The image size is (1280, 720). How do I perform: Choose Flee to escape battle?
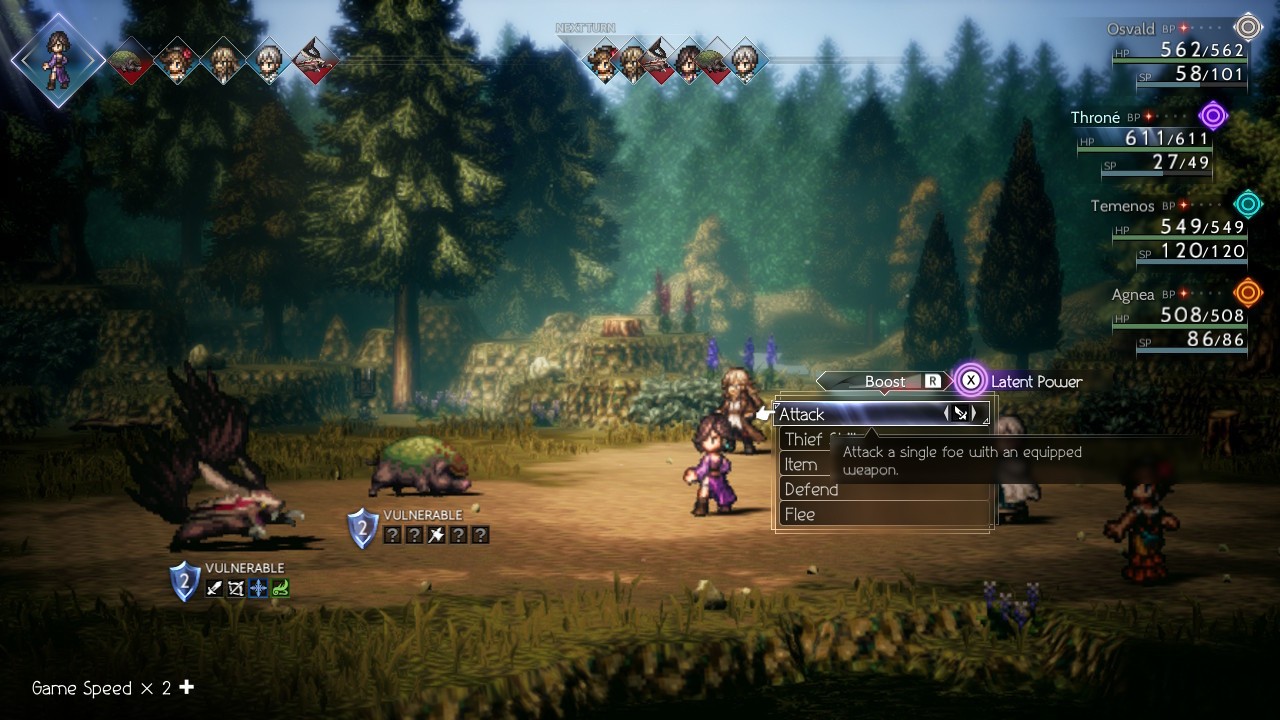click(x=800, y=515)
